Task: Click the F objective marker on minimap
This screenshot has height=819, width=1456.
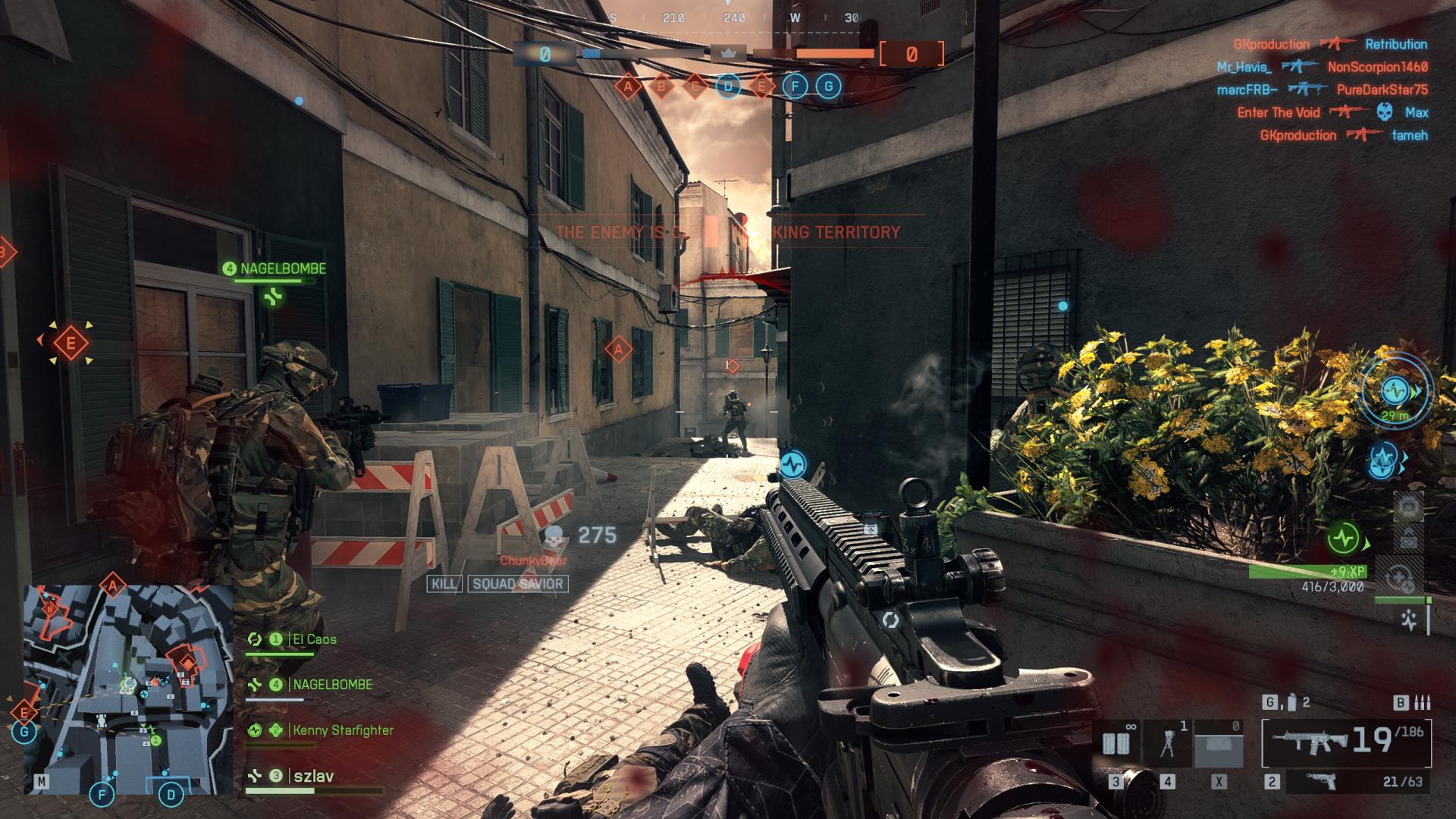Action: (102, 795)
